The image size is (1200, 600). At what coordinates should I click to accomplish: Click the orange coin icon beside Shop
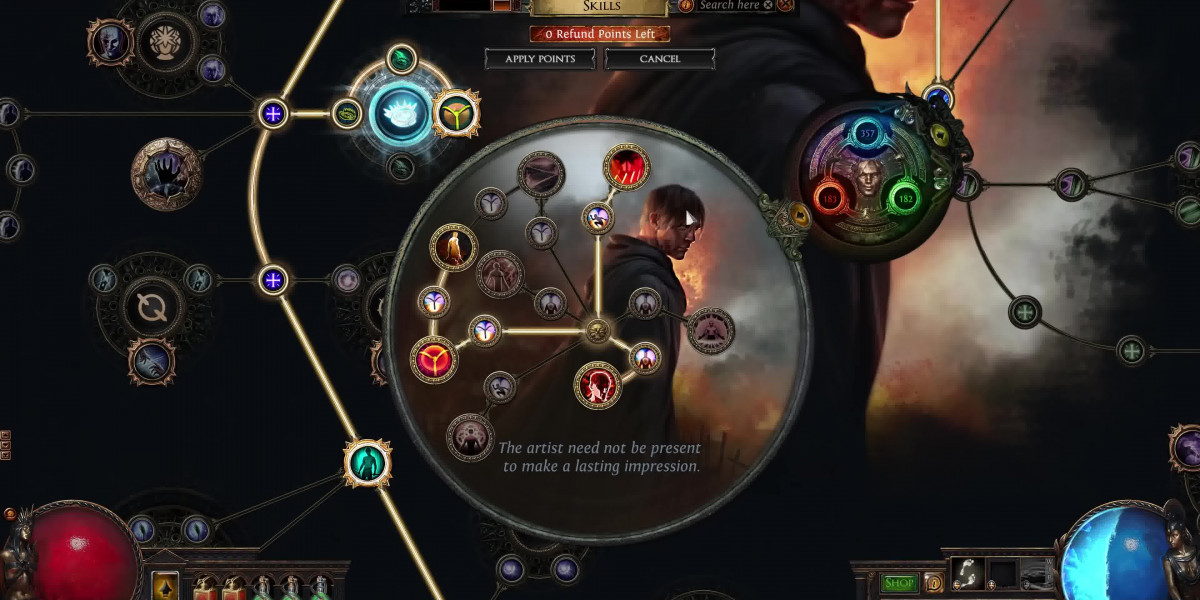[x=934, y=583]
